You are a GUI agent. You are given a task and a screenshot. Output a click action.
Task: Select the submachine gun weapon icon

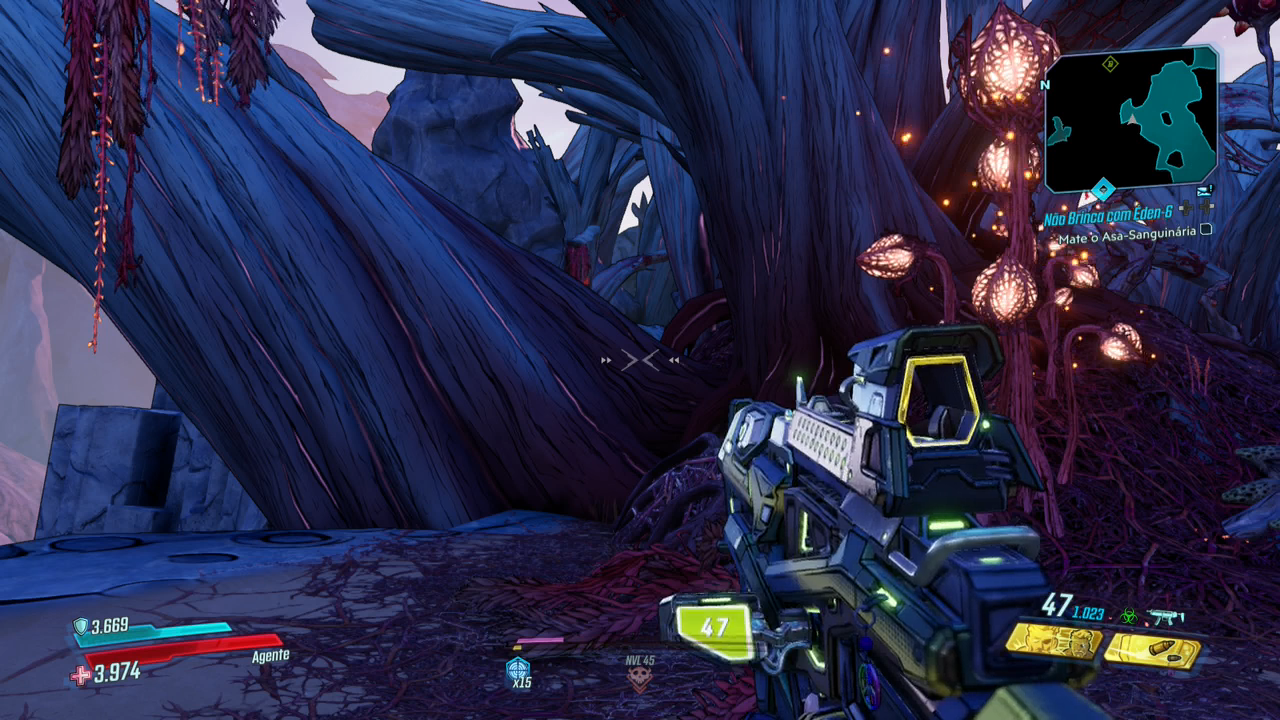pyautogui.click(x=1164, y=616)
